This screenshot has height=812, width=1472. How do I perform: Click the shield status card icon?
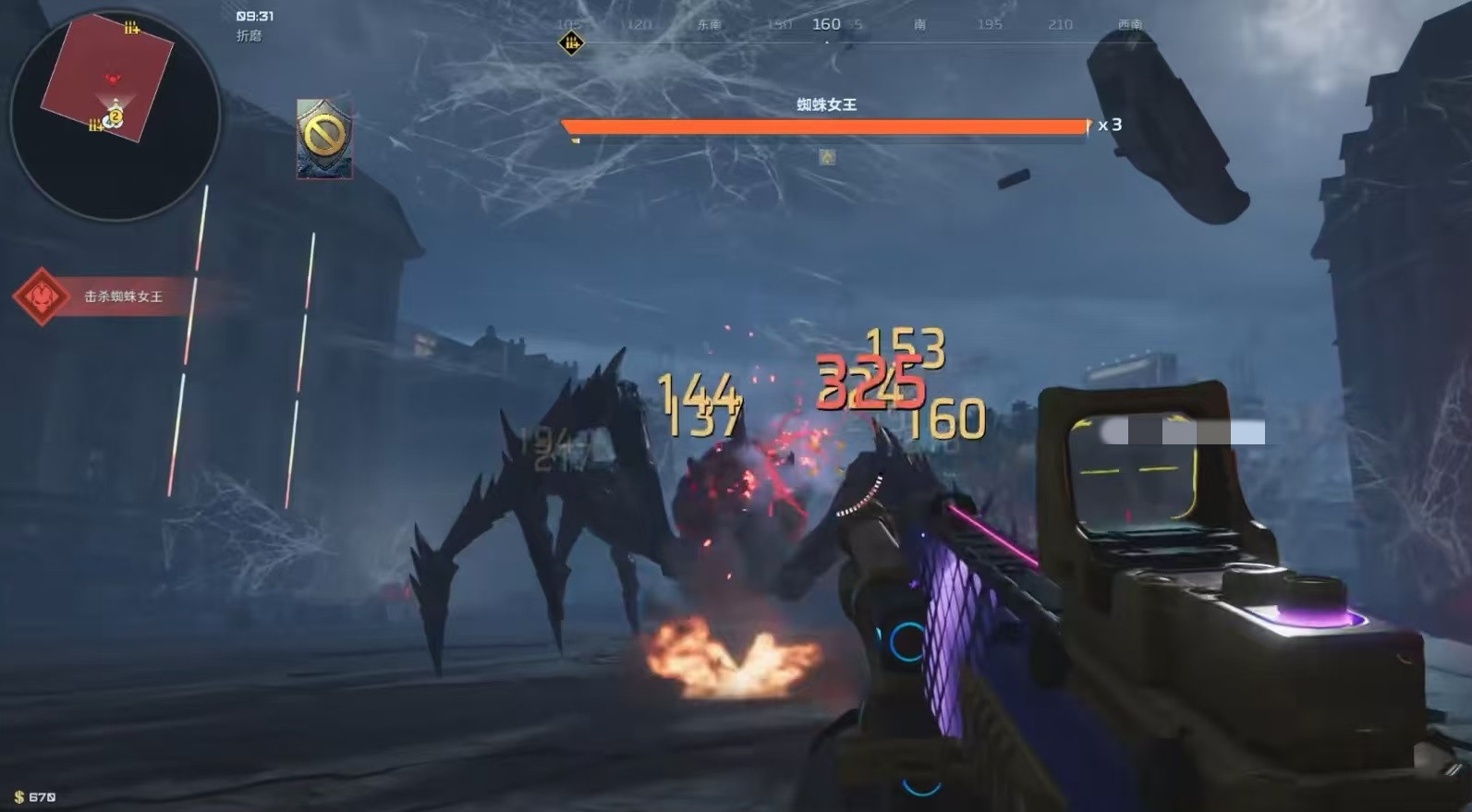click(324, 139)
